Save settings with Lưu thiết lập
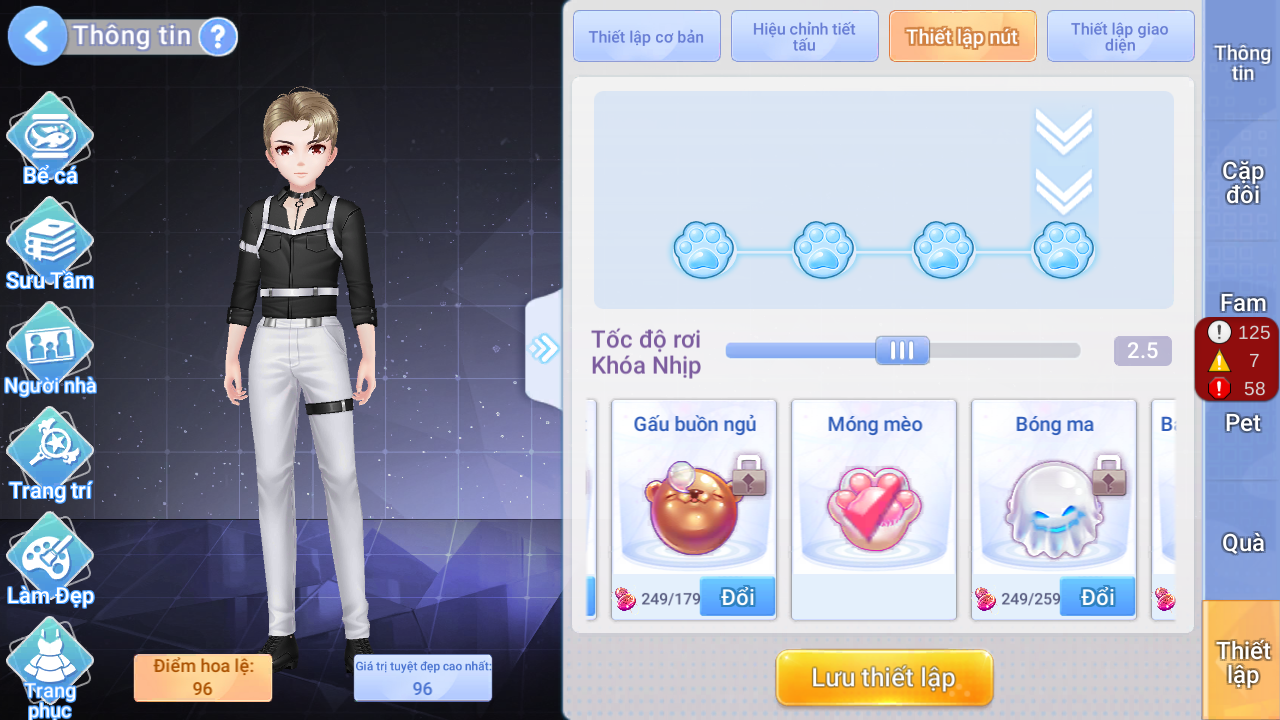This screenshot has height=720, width=1280. coord(884,678)
